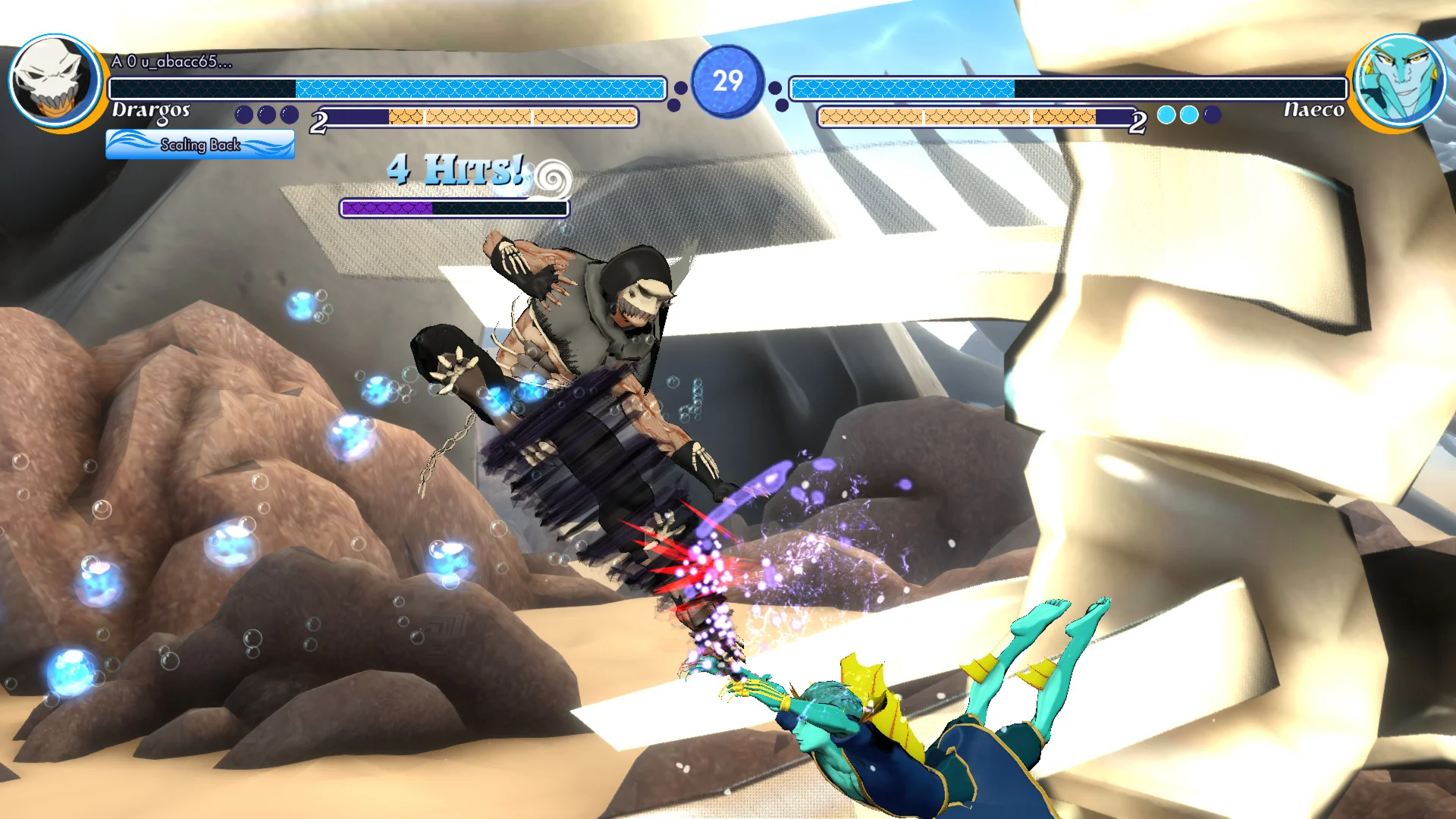Click the Drargos skull character portrait
Image resolution: width=1456 pixels, height=819 pixels.
53,80
